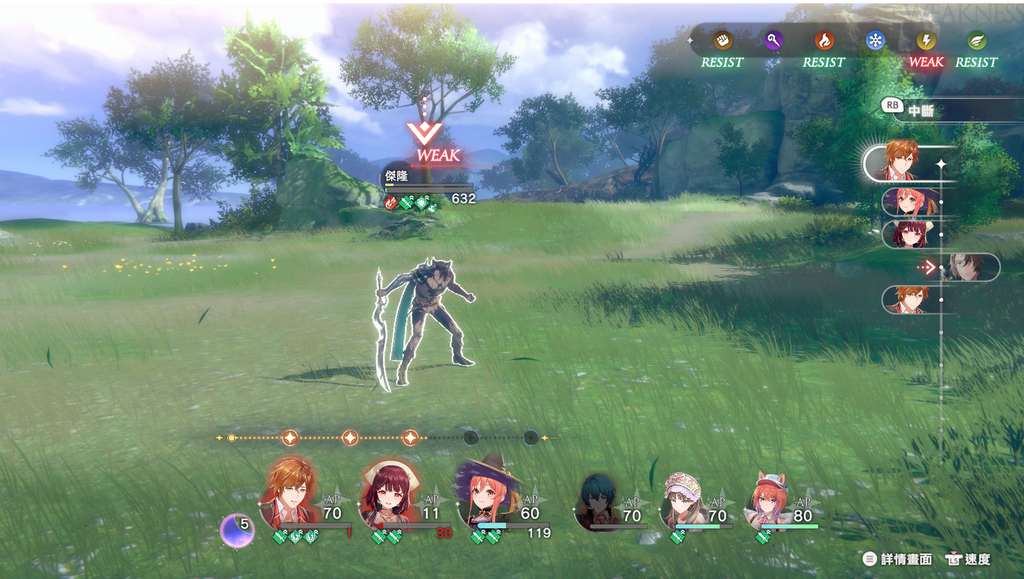Open the 詳情畫面 details screen

[897, 559]
